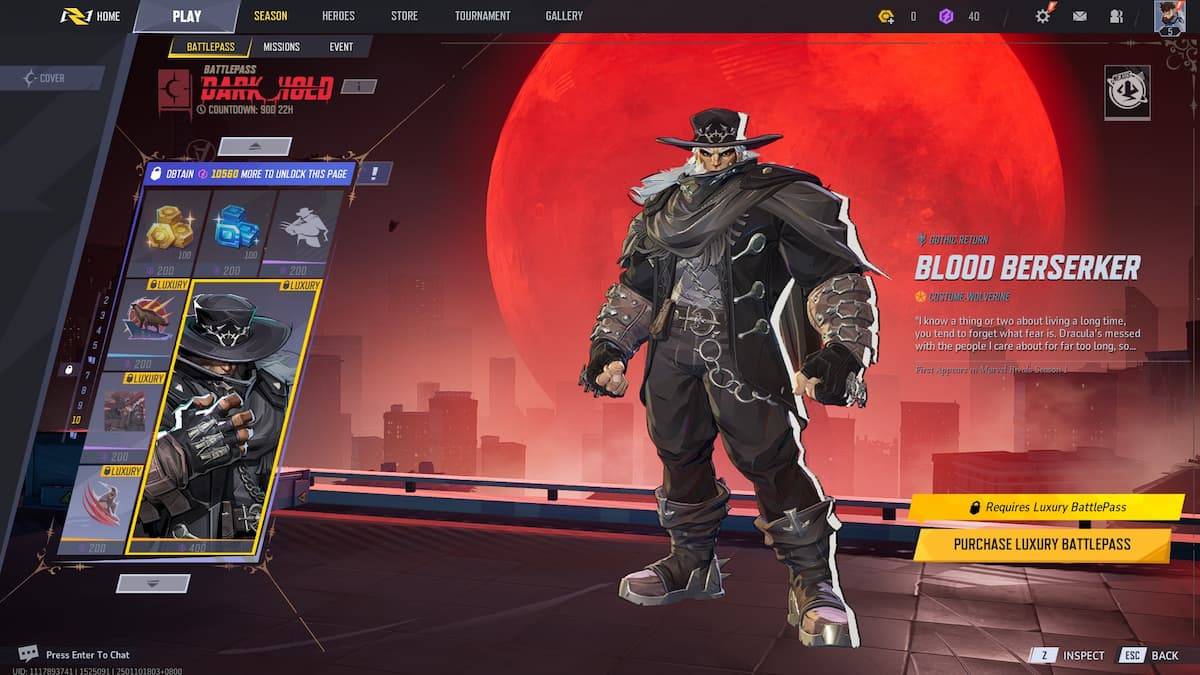
Task: Open the player profile avatar
Action: pos(1169,17)
